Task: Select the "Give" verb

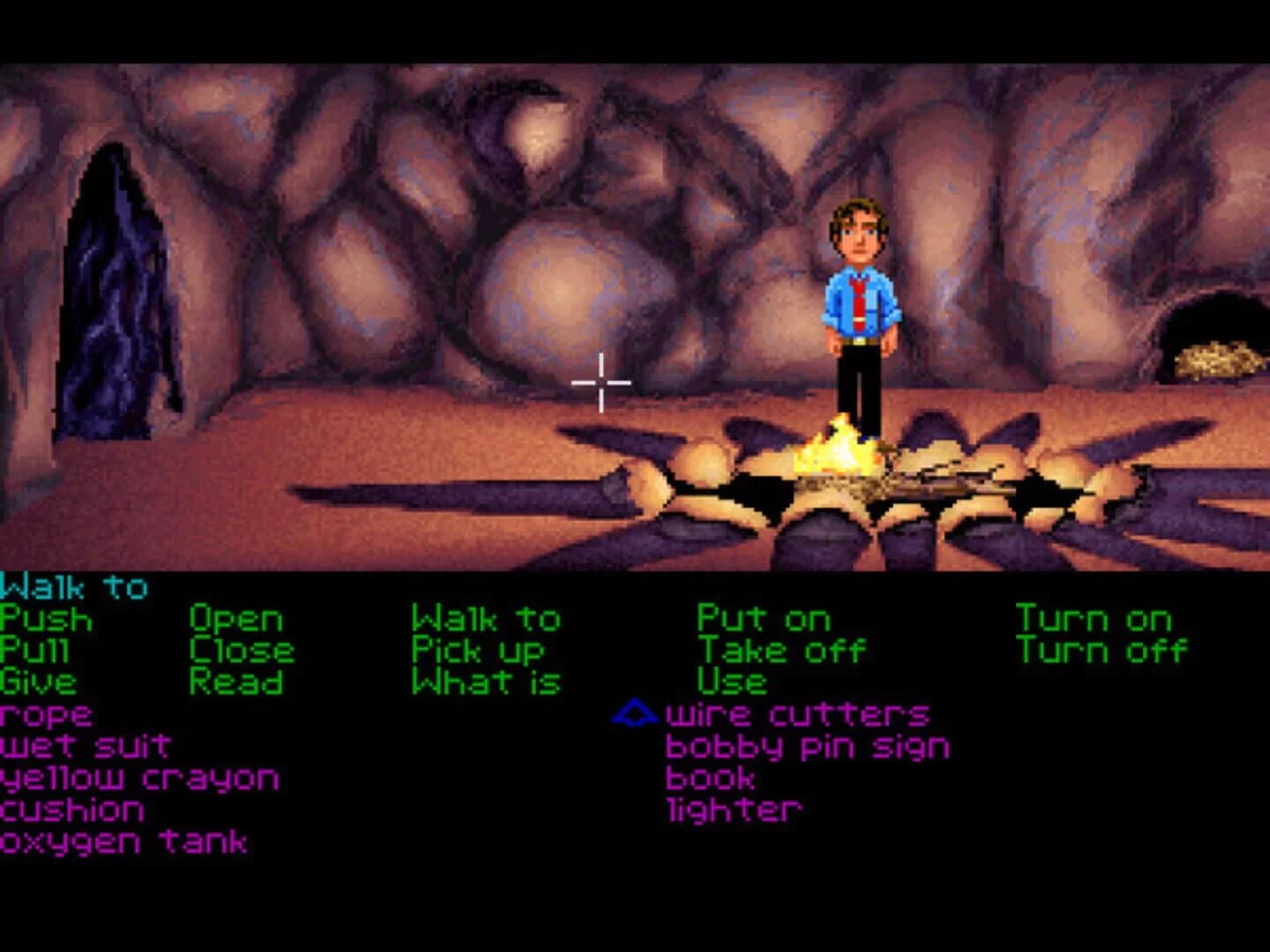Action: coord(37,681)
